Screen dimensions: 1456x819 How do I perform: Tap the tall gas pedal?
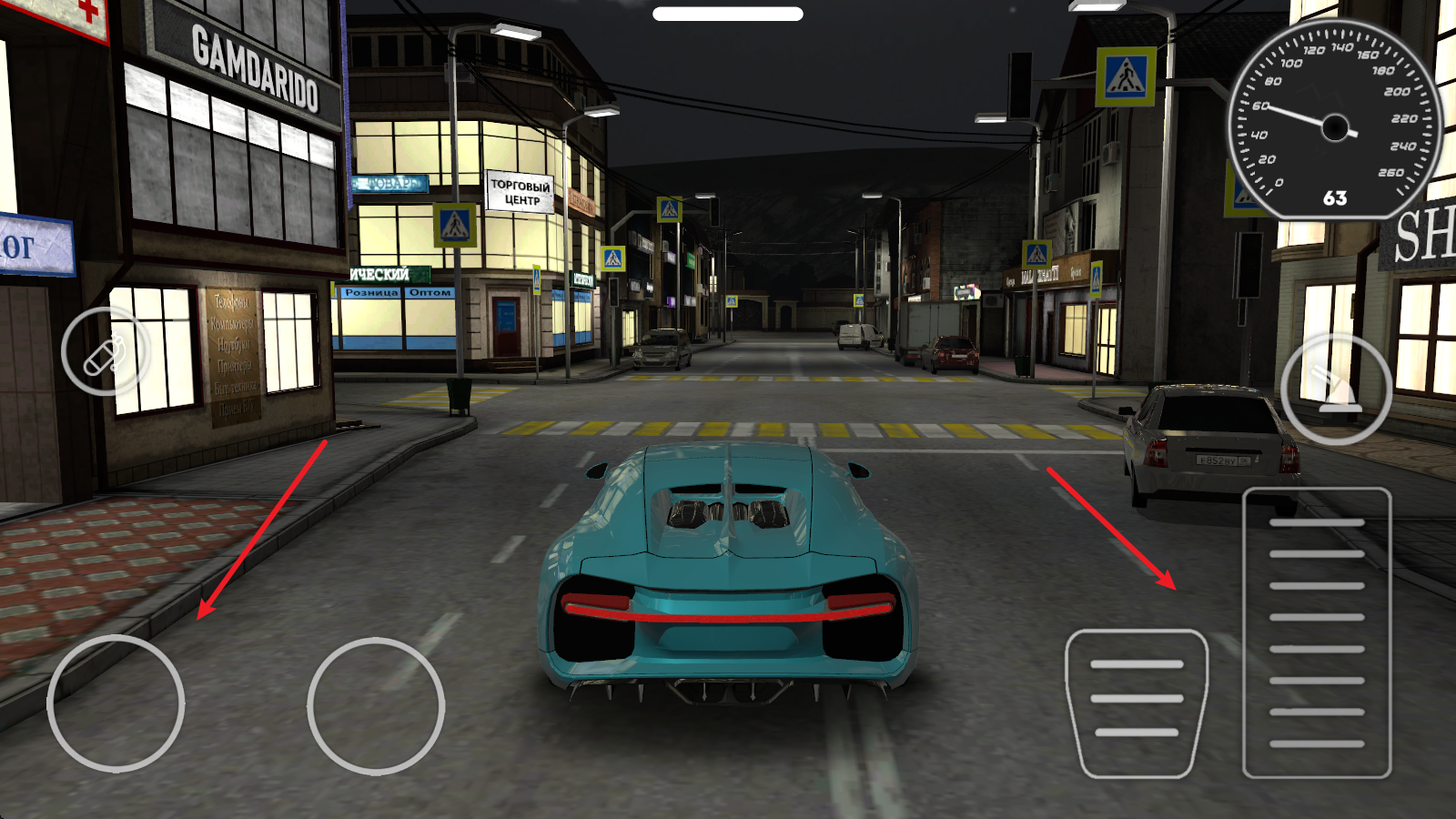[1316, 632]
